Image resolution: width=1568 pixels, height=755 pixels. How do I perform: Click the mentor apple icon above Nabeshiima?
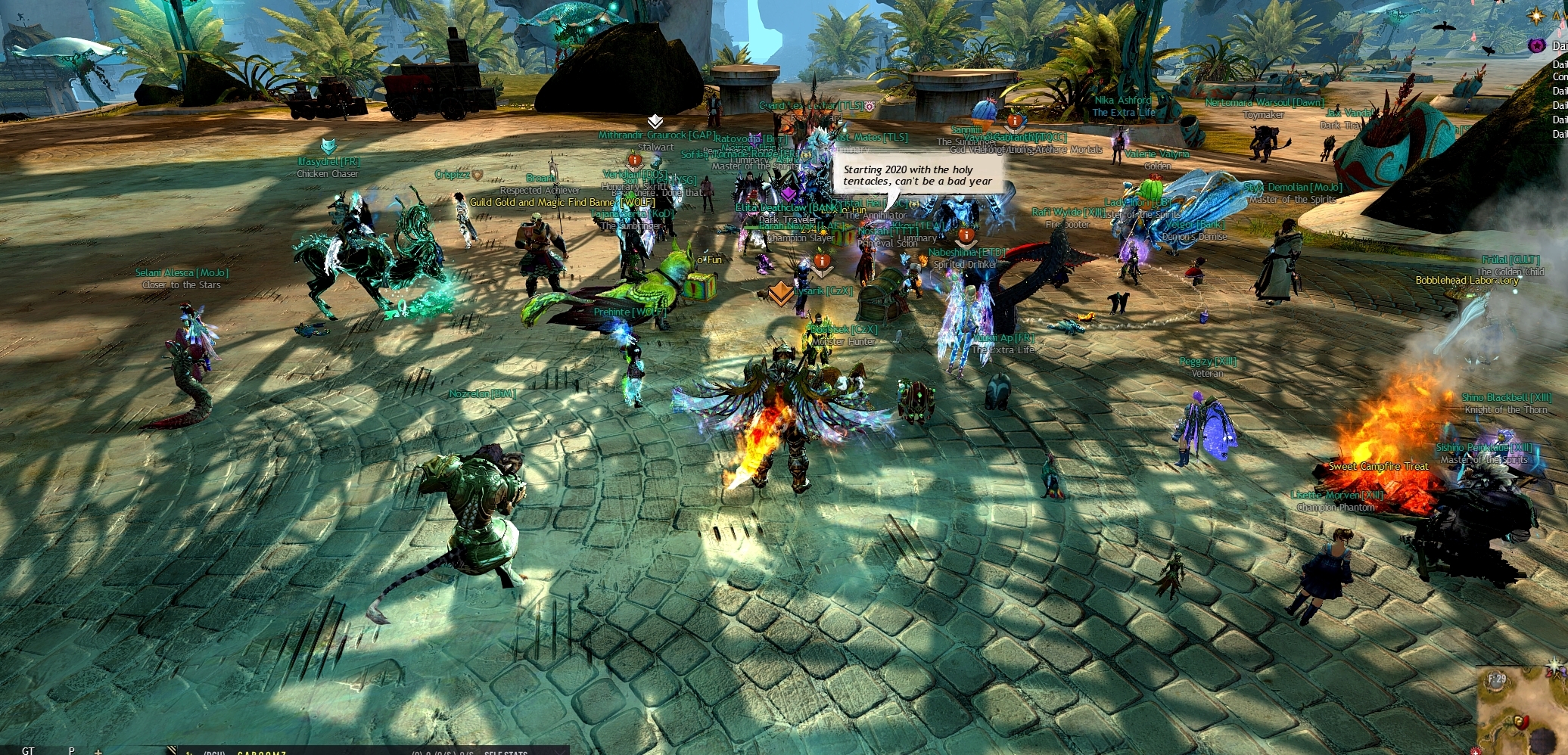click(966, 236)
